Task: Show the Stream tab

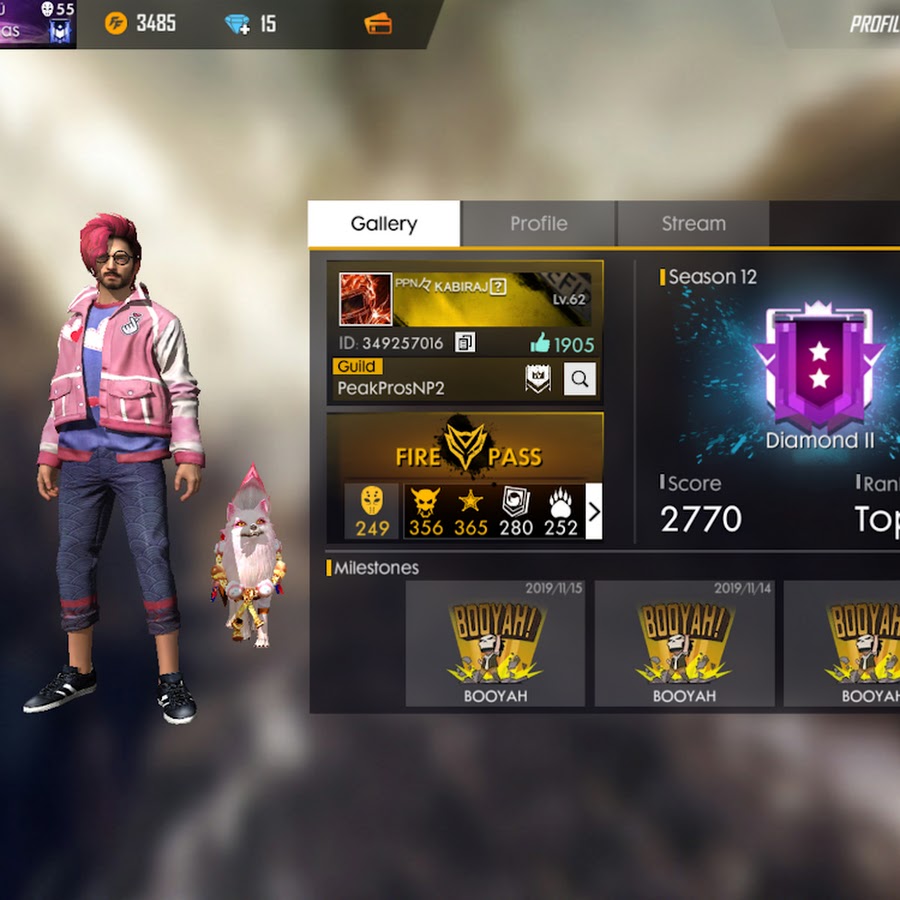Action: click(x=693, y=224)
